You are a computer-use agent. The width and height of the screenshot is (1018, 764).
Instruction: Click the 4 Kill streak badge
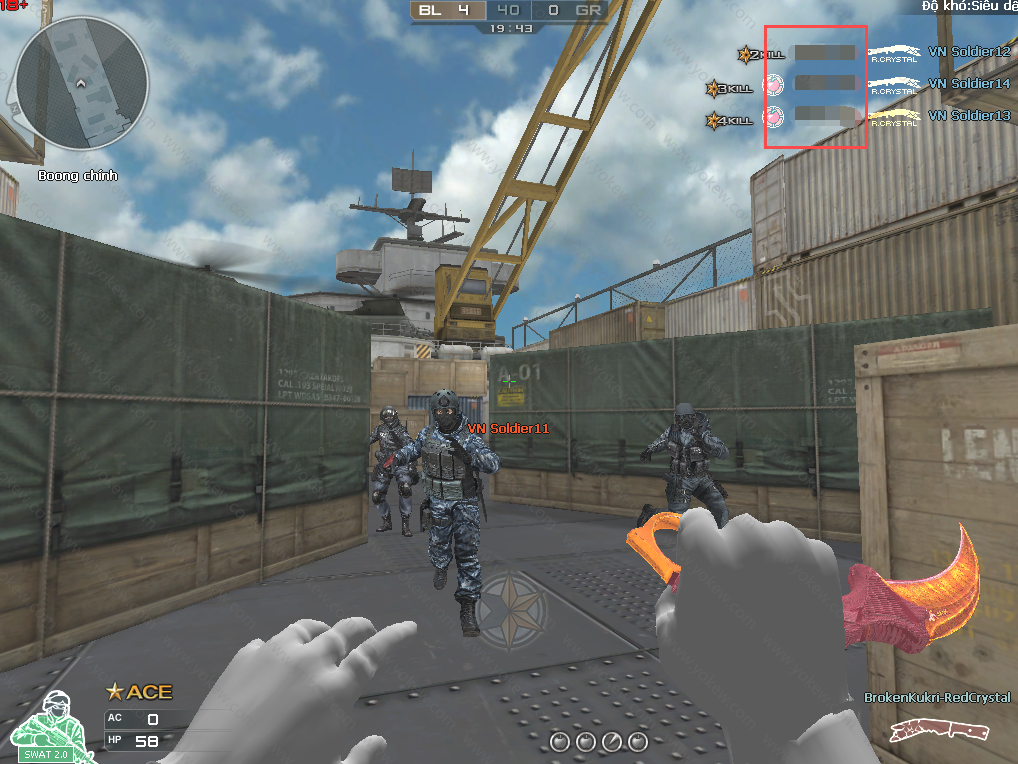point(729,121)
